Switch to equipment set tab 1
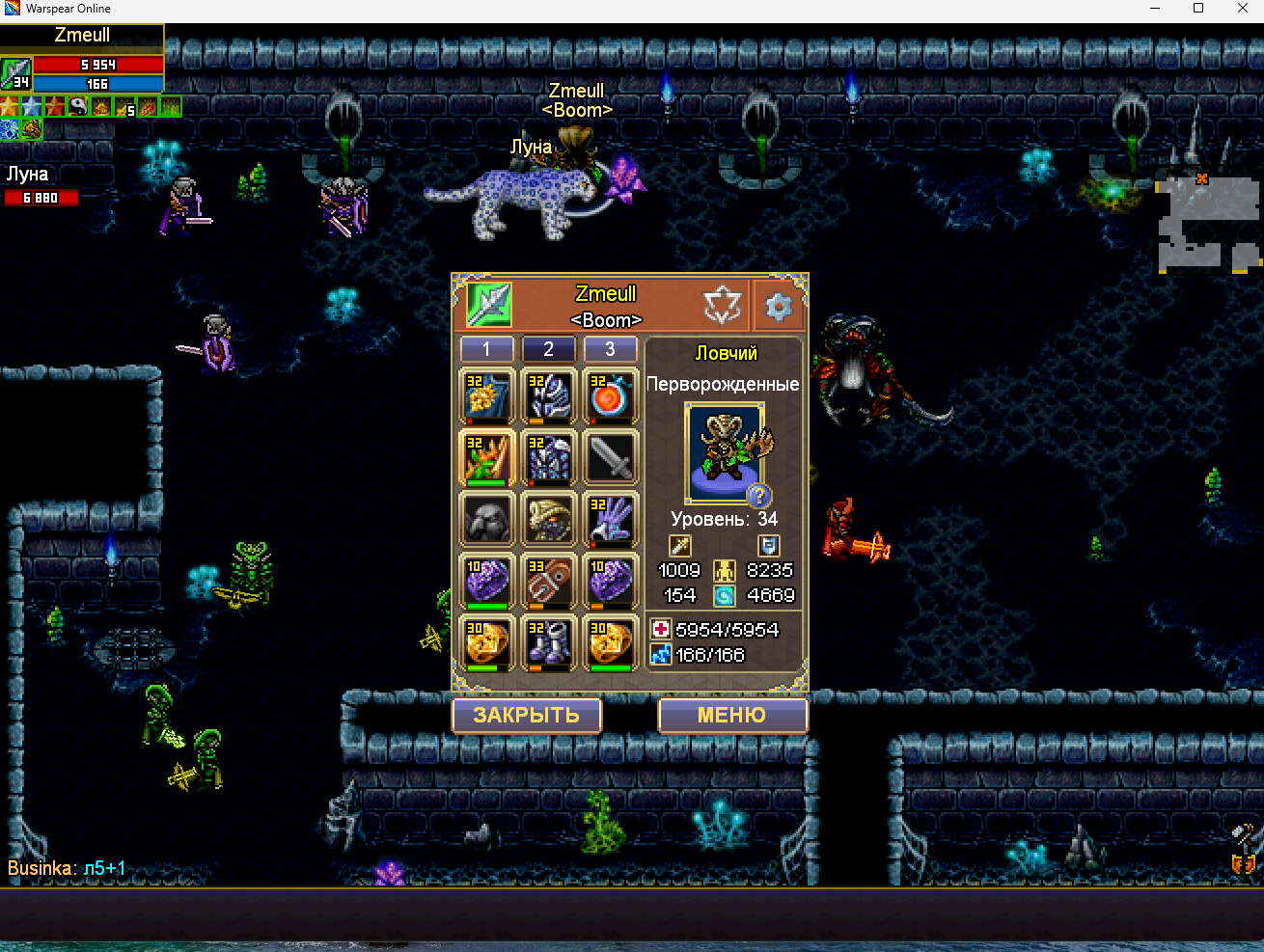Viewport: 1264px width, 952px height. 486,349
